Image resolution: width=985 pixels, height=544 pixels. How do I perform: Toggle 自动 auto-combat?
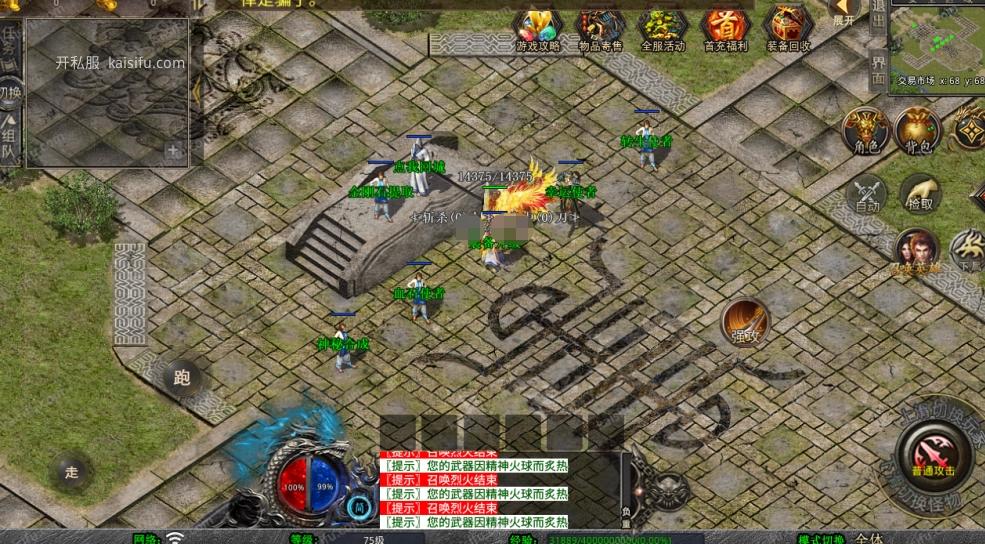pos(866,194)
